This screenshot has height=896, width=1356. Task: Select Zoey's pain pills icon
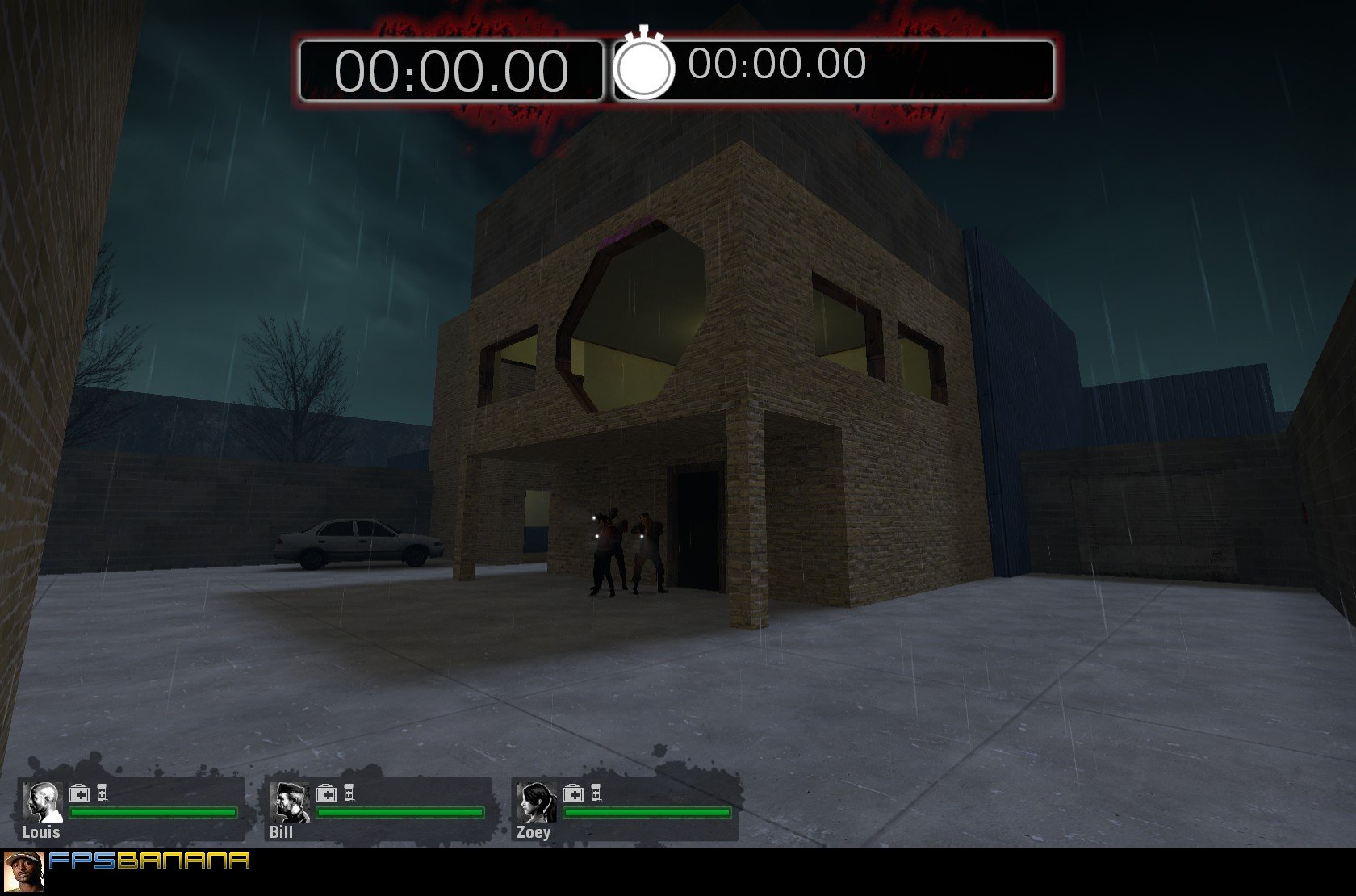click(x=597, y=793)
